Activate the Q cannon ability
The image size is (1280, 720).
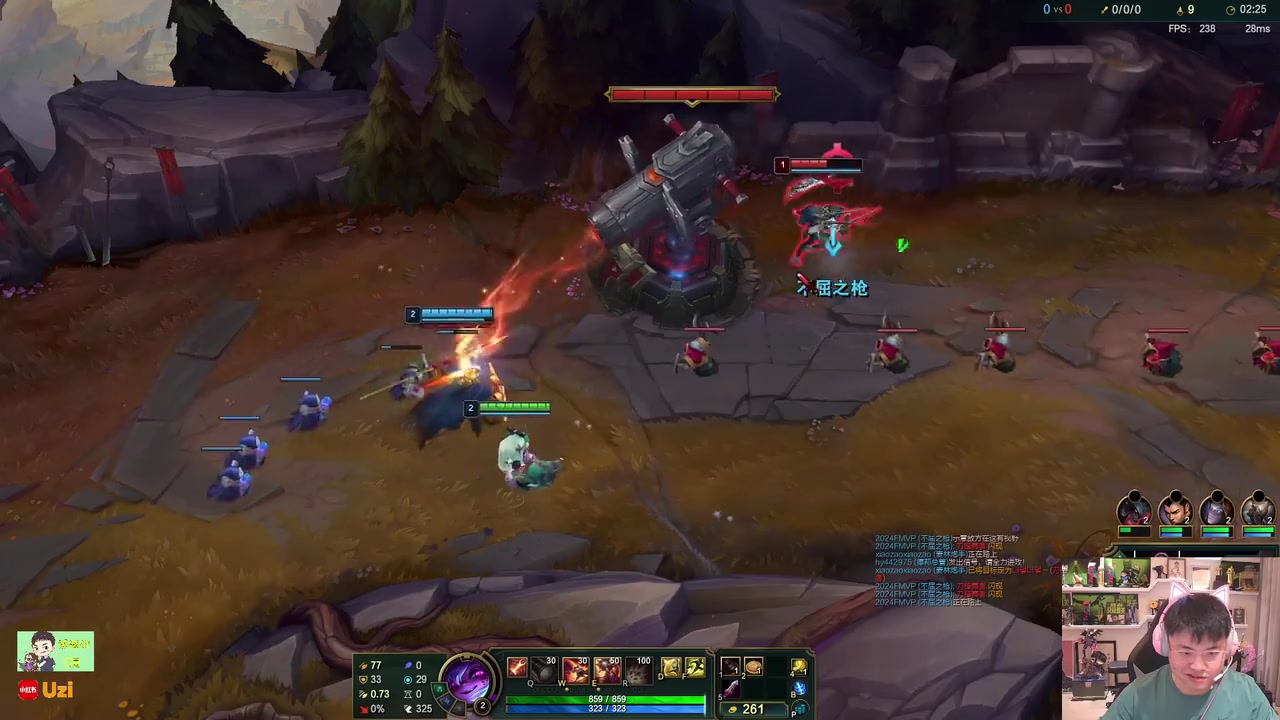(x=546, y=669)
